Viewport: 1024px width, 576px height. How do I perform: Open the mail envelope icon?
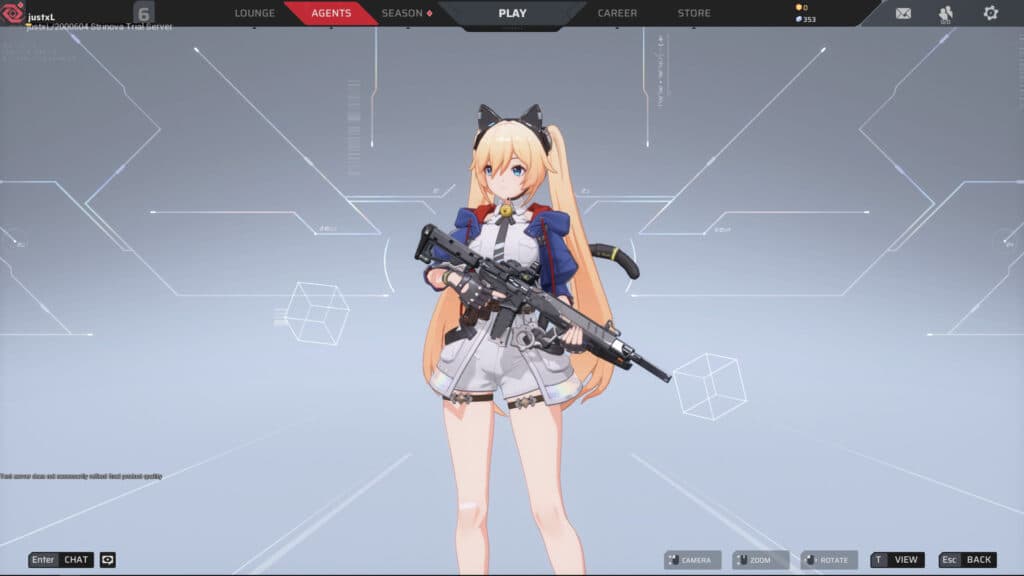[x=903, y=13]
